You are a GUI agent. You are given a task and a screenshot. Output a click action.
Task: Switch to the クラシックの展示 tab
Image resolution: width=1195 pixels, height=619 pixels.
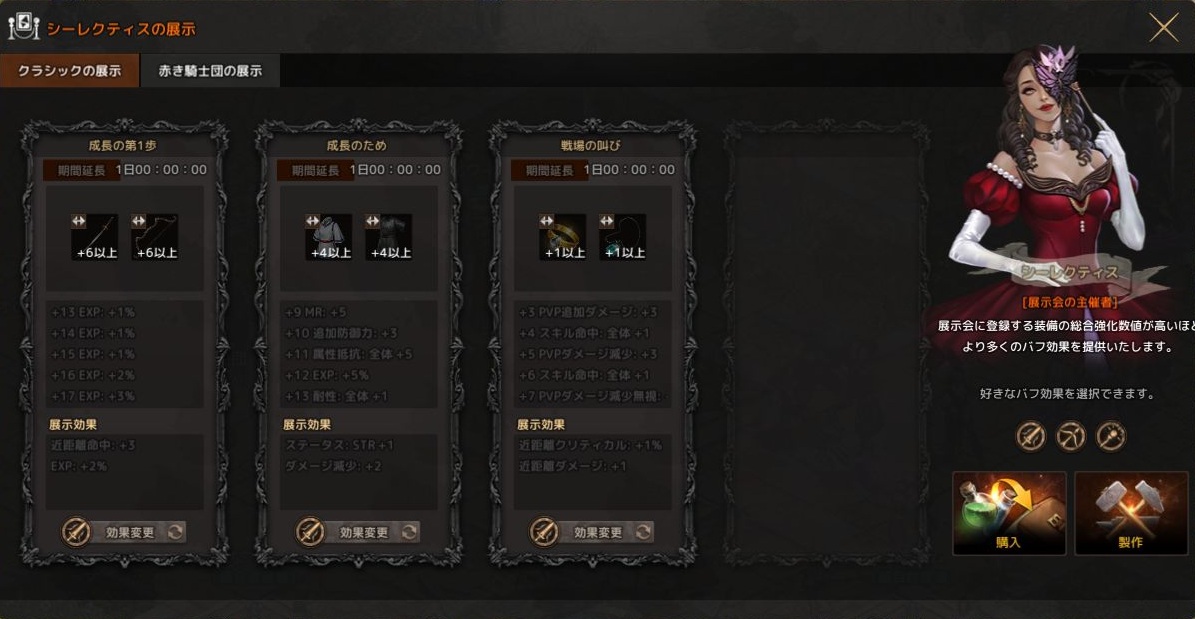[x=69, y=71]
